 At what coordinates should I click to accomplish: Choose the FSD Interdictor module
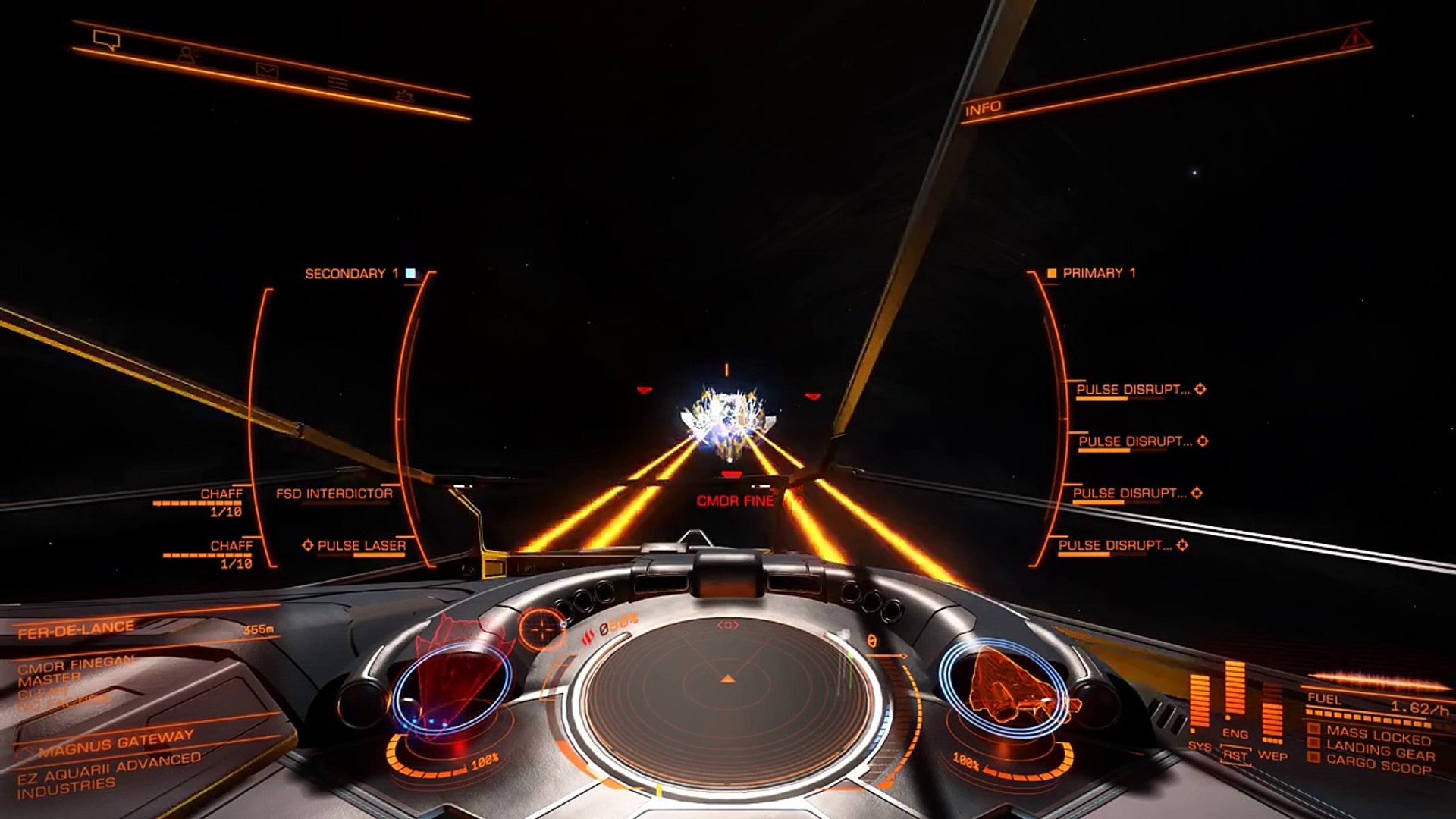(334, 494)
